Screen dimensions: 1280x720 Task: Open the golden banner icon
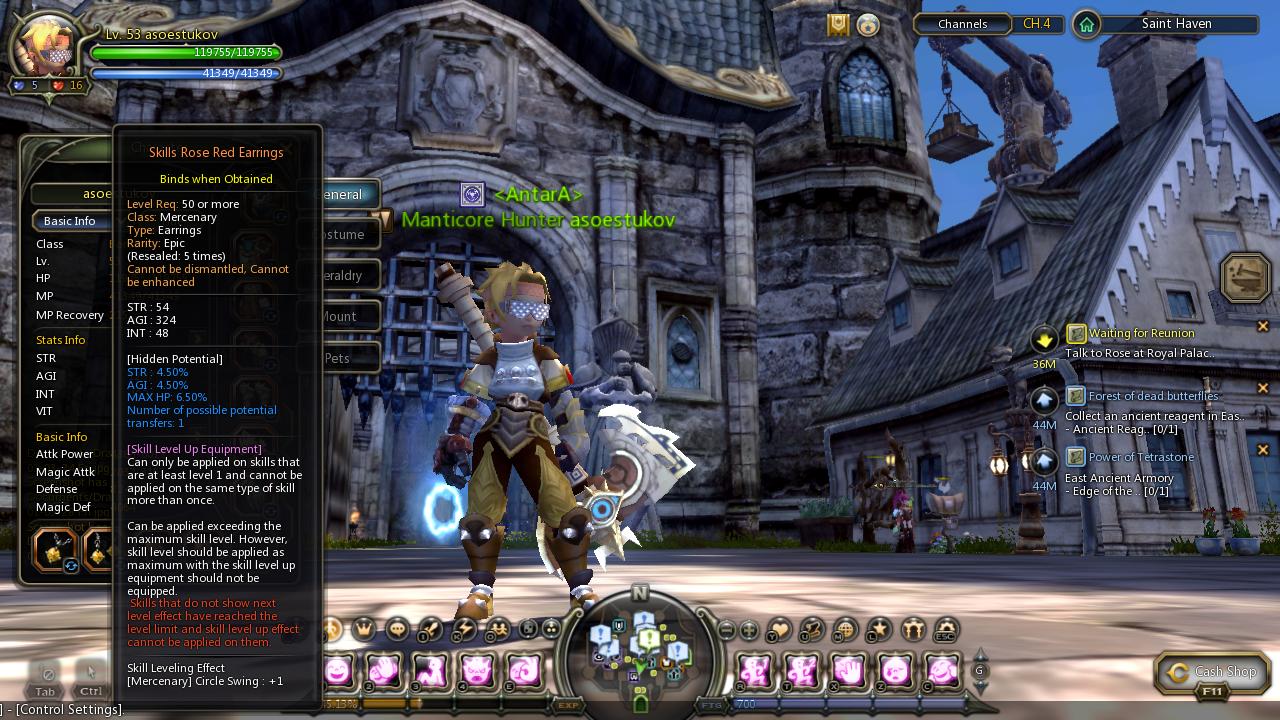click(x=838, y=25)
